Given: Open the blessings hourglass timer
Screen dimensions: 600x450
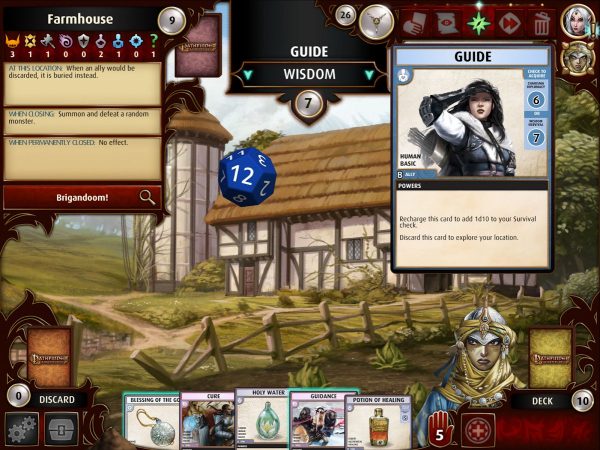Looking at the screenshot, I should [376, 19].
